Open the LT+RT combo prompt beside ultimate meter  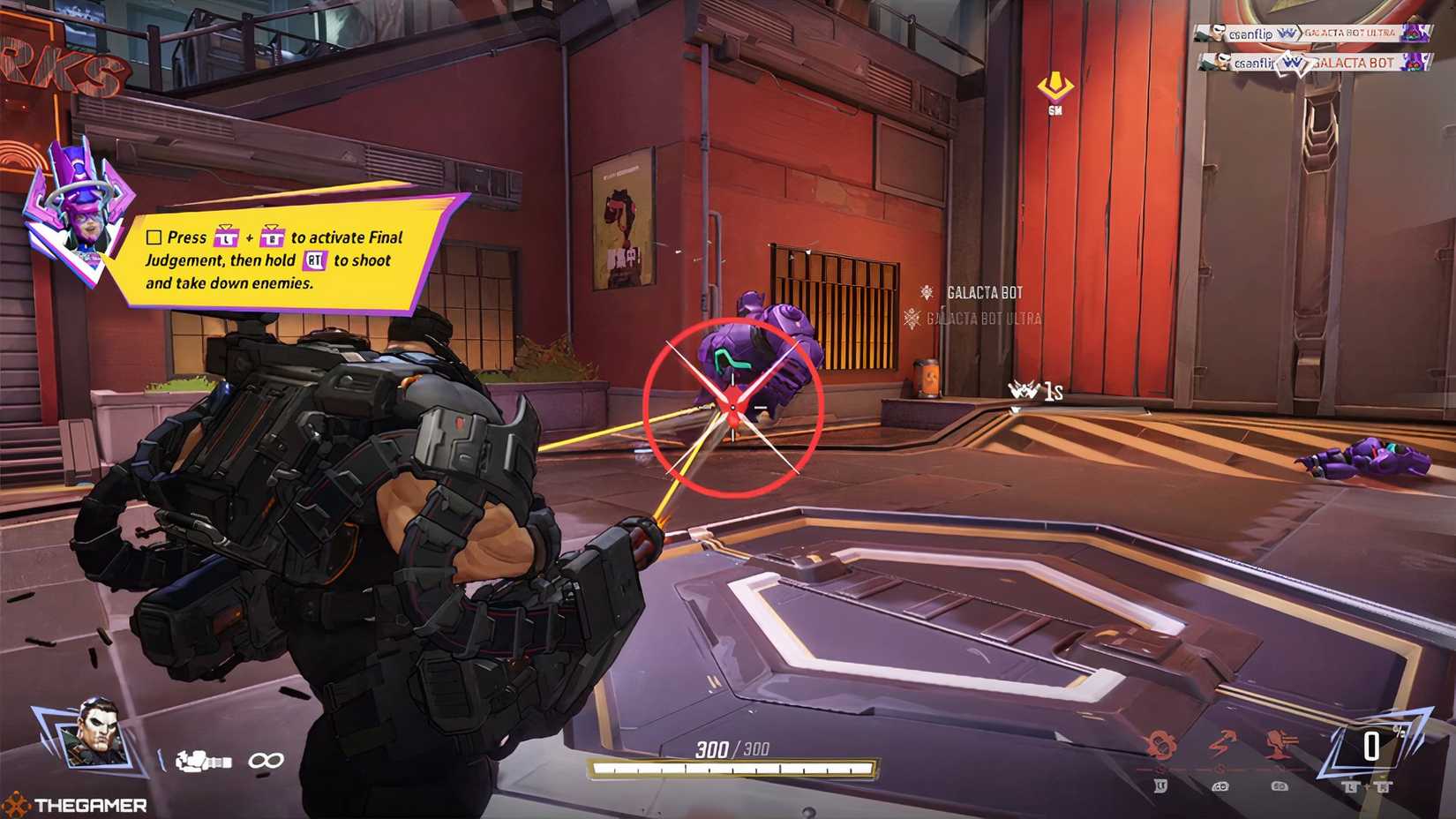(1368, 785)
